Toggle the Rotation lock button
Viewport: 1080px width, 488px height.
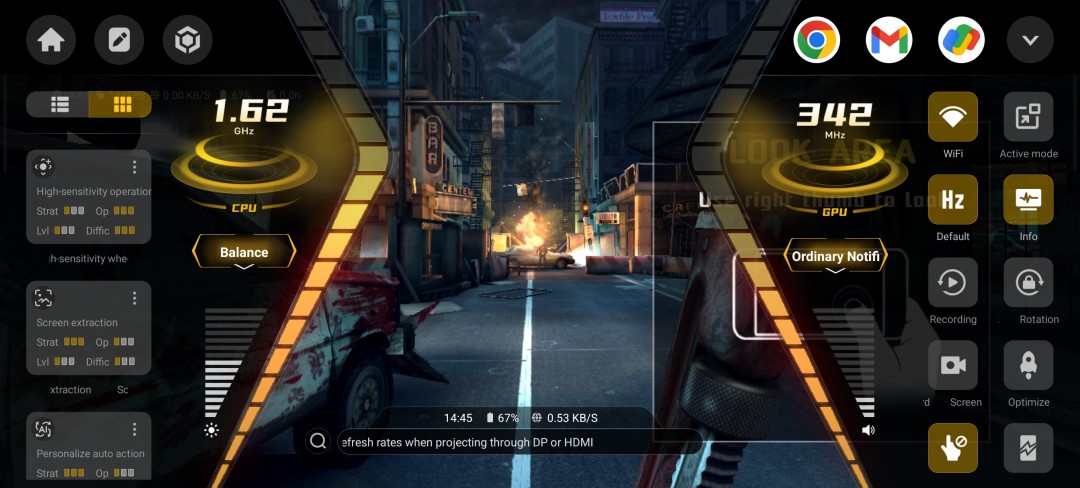pyautogui.click(x=1028, y=283)
